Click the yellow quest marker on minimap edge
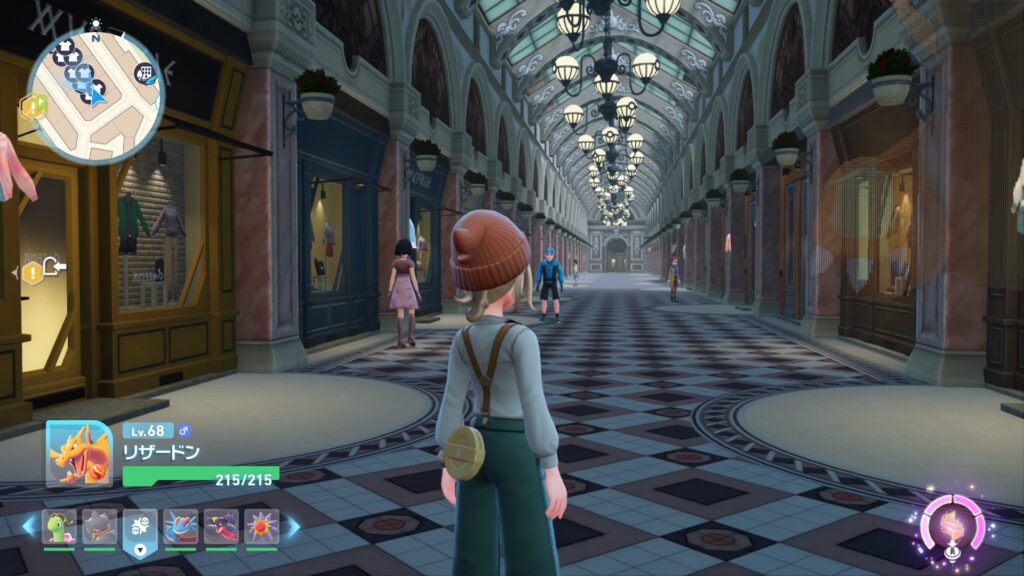1024x576 pixels. point(34,105)
